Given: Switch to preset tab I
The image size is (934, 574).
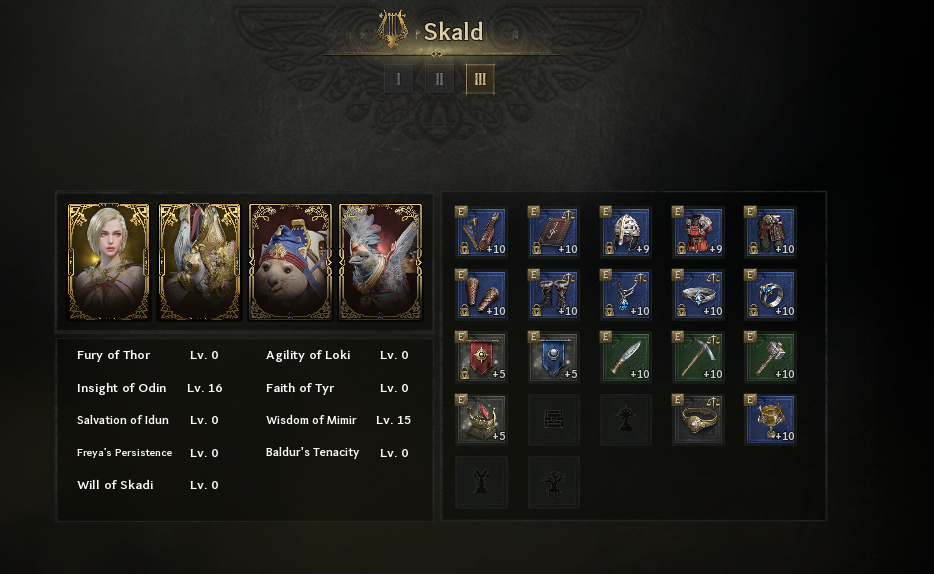Looking at the screenshot, I should pyautogui.click(x=398, y=79).
